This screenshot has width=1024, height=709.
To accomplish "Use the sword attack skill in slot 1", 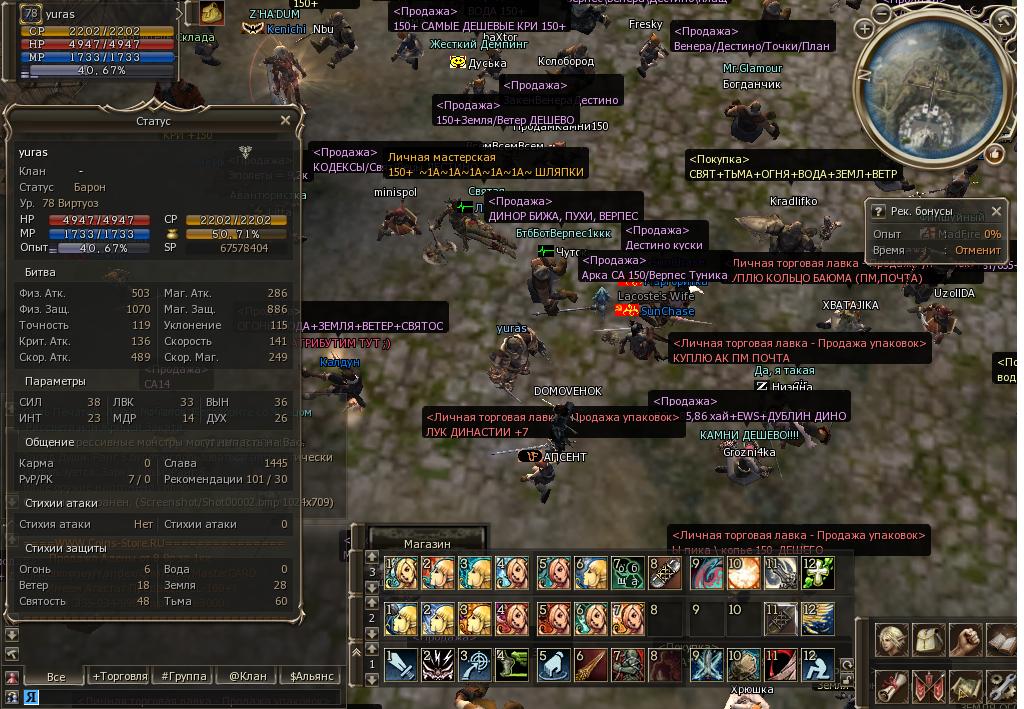I will [402, 664].
